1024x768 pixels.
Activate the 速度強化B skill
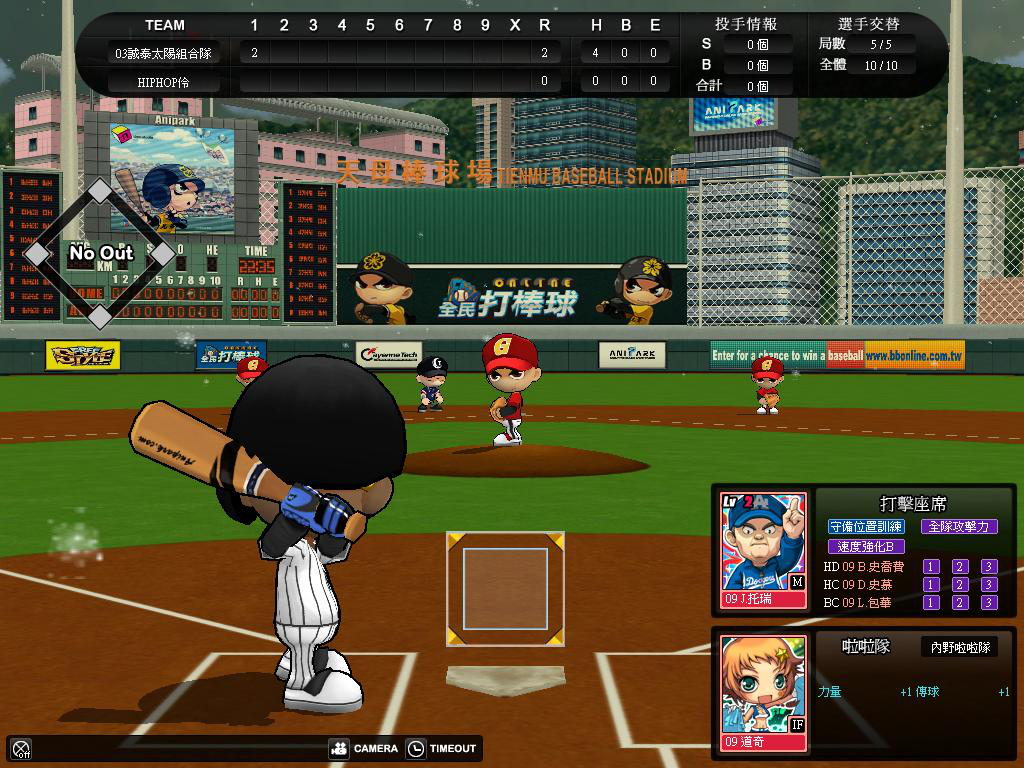[x=866, y=547]
